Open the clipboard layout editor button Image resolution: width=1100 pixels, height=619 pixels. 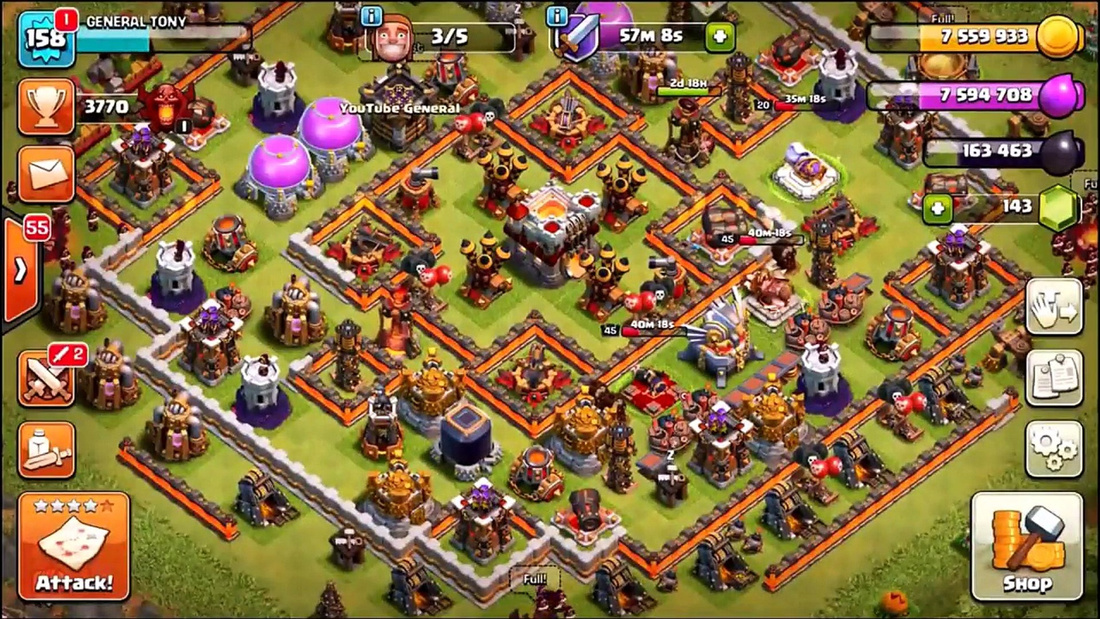click(x=1054, y=378)
